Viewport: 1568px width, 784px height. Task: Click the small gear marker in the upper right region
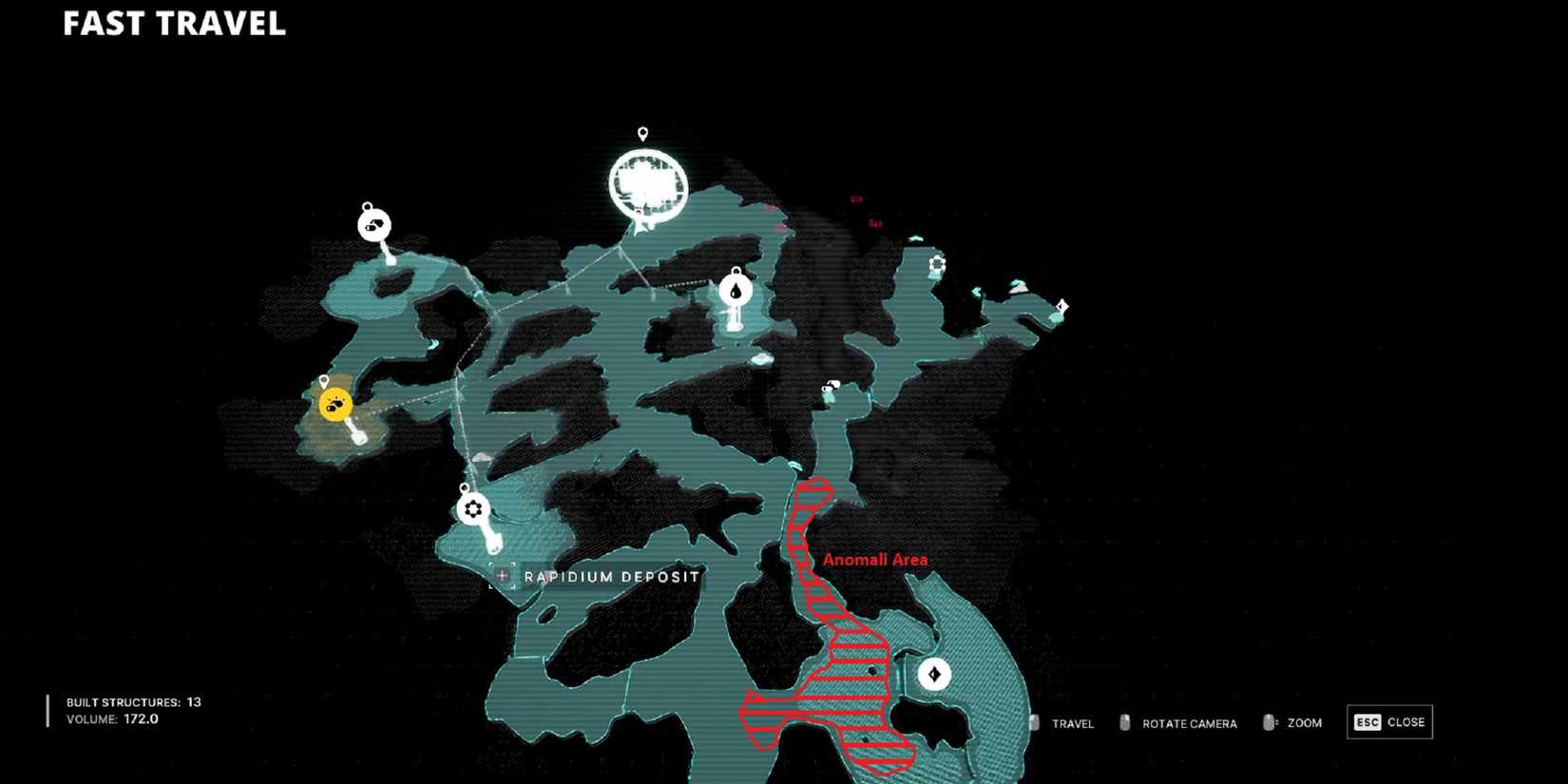[936, 265]
